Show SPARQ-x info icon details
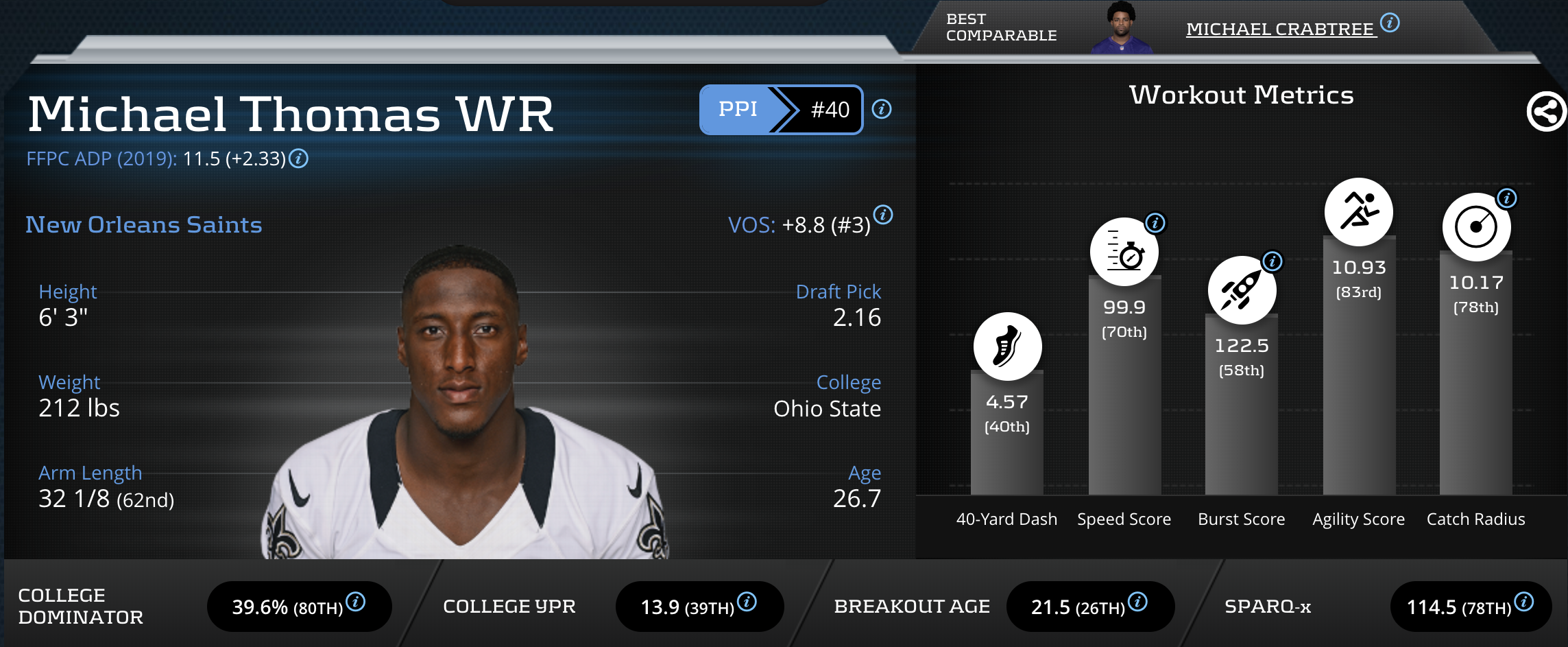This screenshot has width=1568, height=647. [1524, 602]
